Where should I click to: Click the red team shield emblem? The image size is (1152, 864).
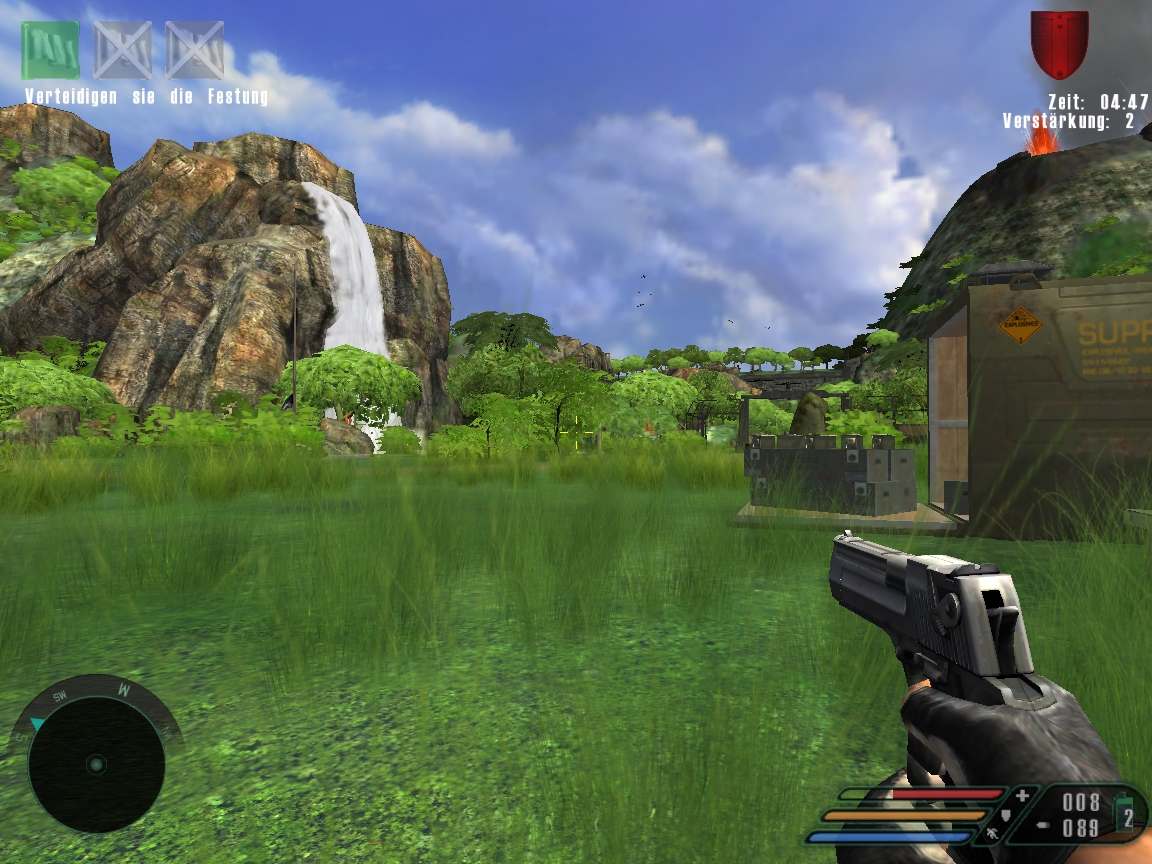tap(1059, 43)
